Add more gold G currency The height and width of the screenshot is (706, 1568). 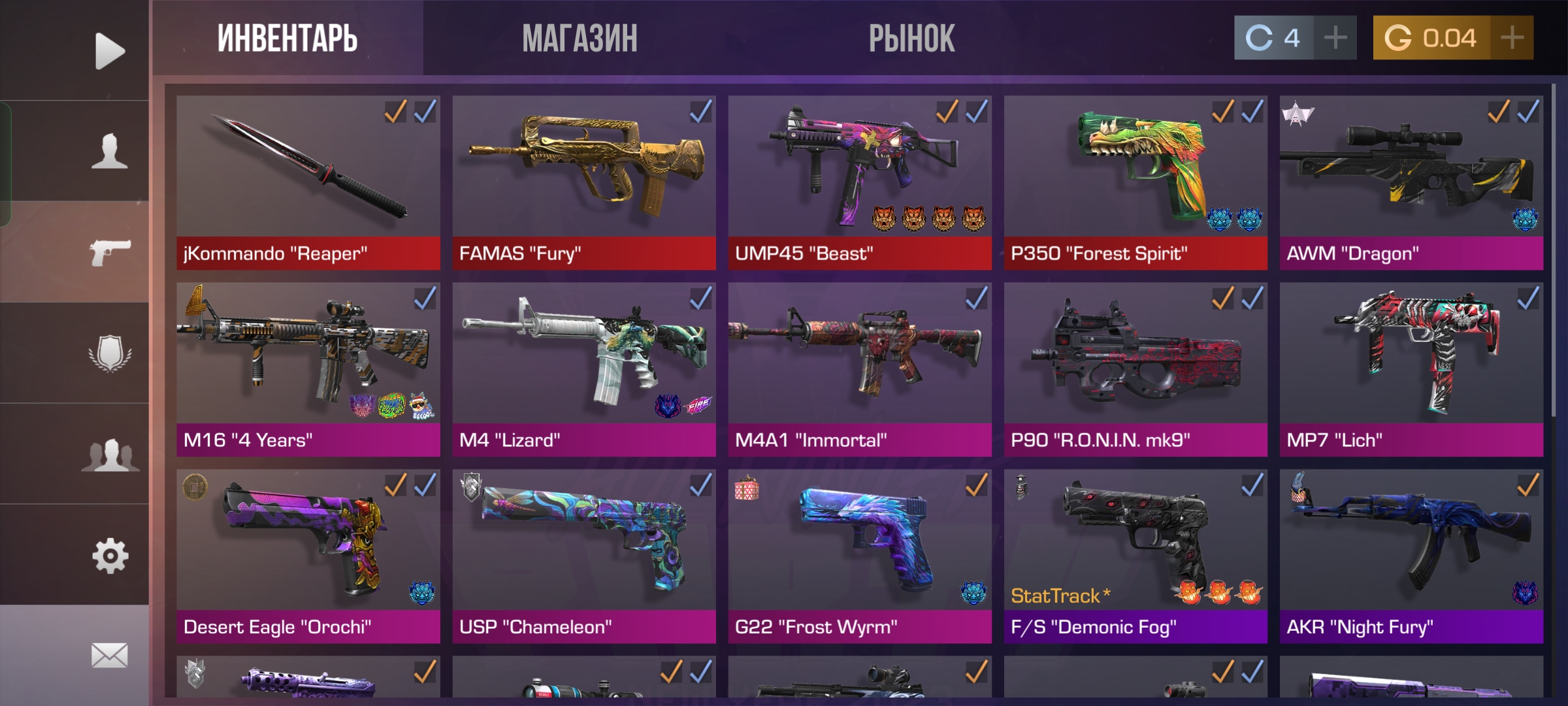1512,38
